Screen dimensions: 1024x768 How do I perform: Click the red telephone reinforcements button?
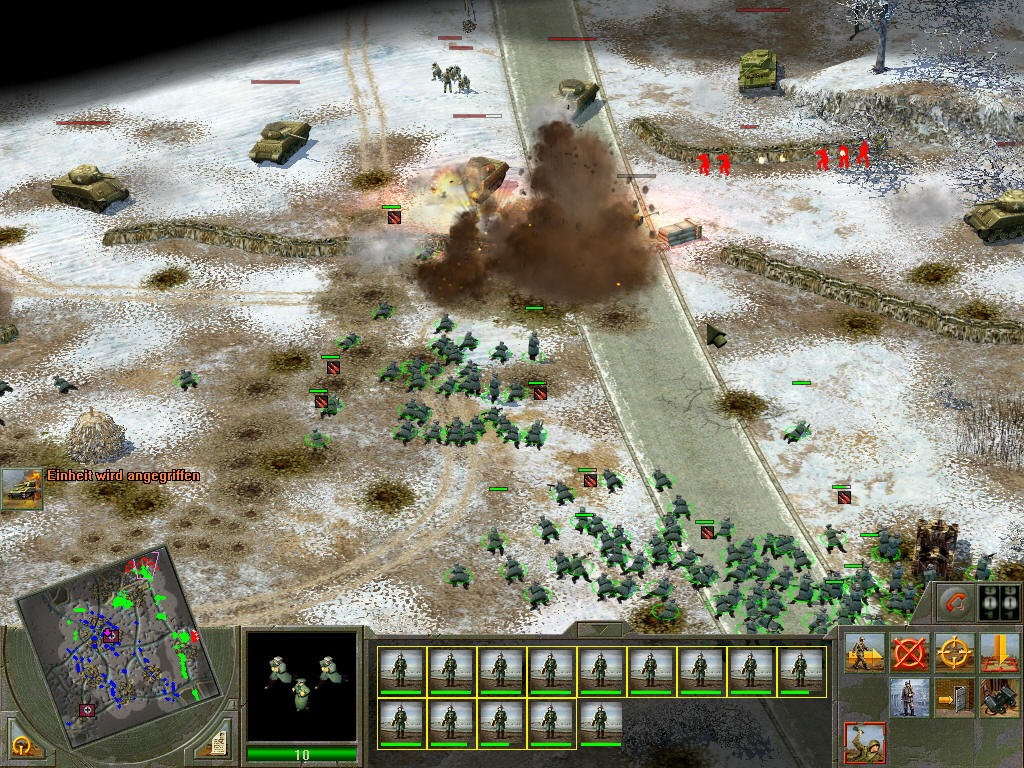[955, 603]
